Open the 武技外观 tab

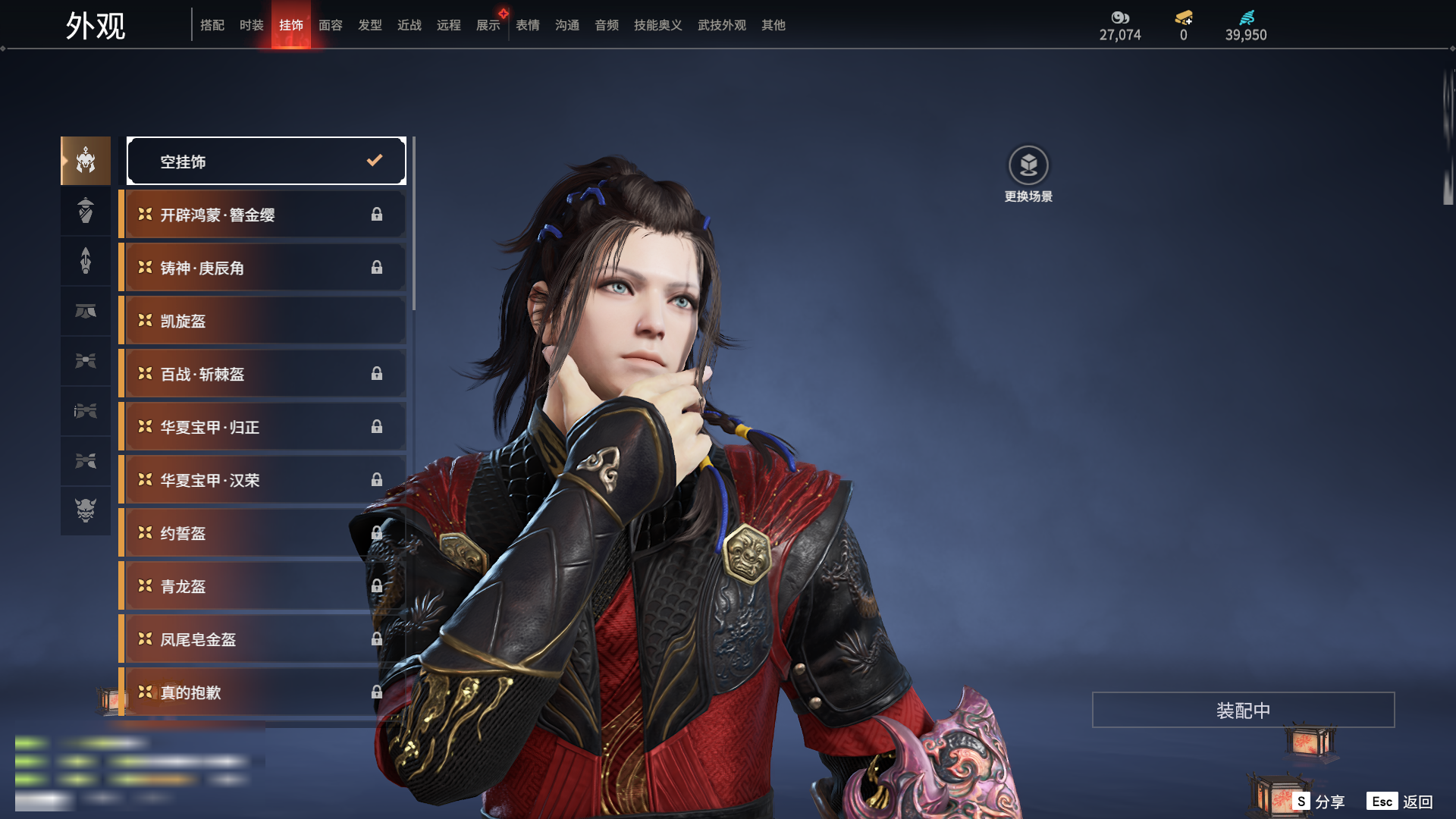pos(721,25)
